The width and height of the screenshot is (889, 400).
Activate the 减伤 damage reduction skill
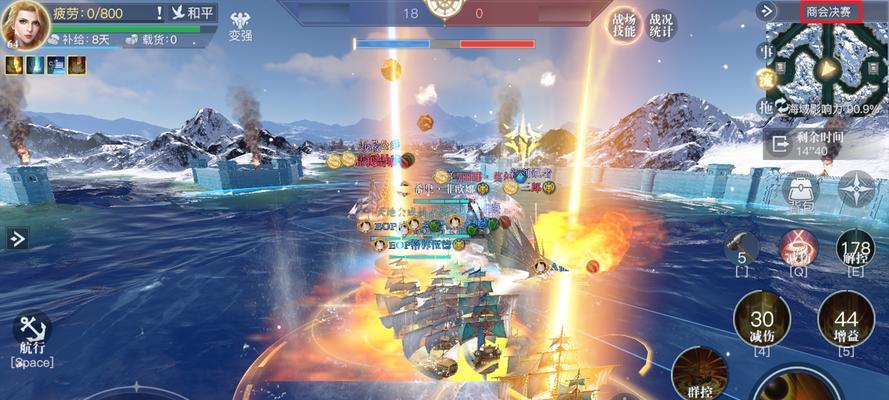[762, 322]
